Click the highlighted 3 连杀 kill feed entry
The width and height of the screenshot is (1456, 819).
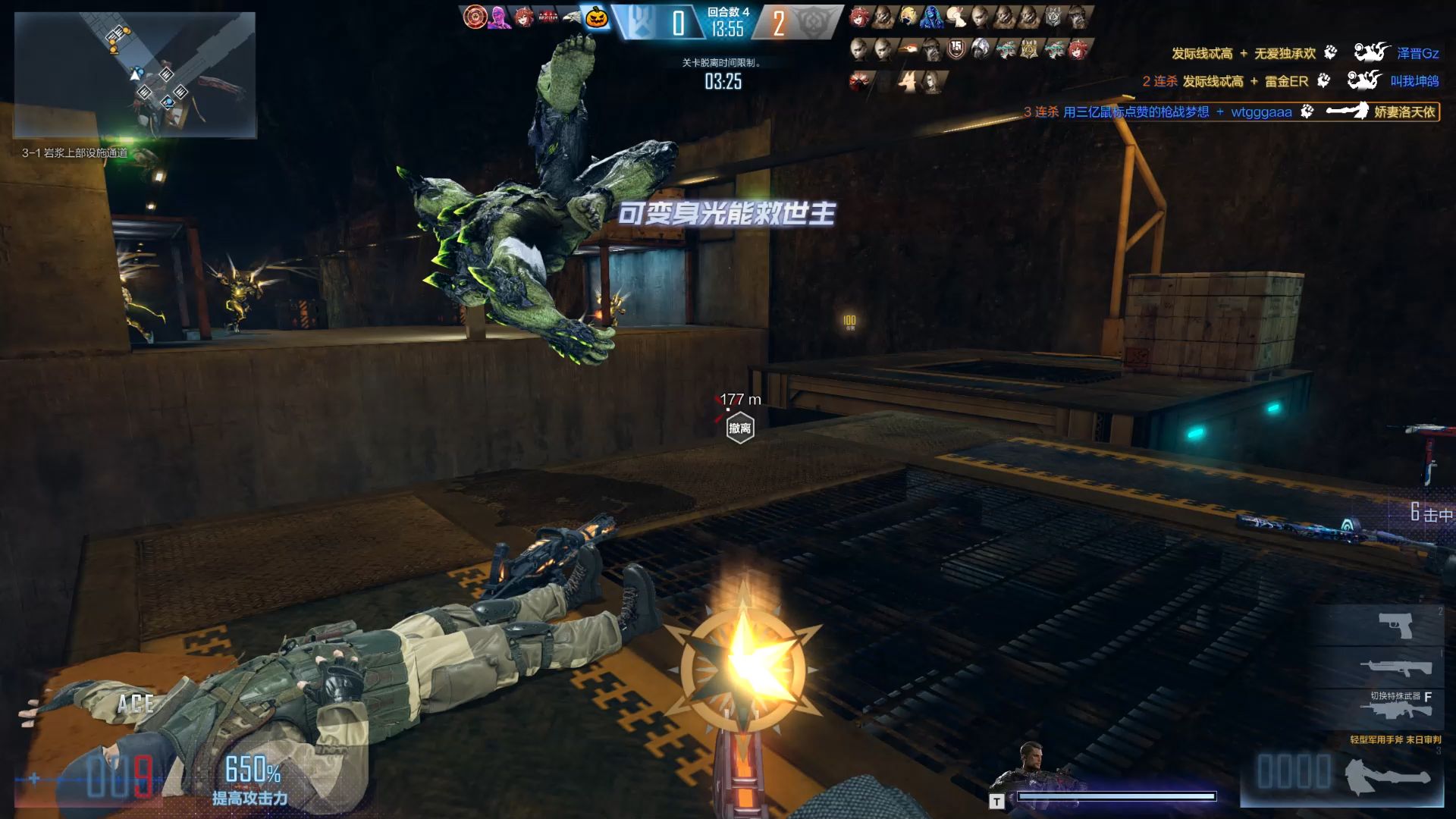pyautogui.click(x=1230, y=112)
